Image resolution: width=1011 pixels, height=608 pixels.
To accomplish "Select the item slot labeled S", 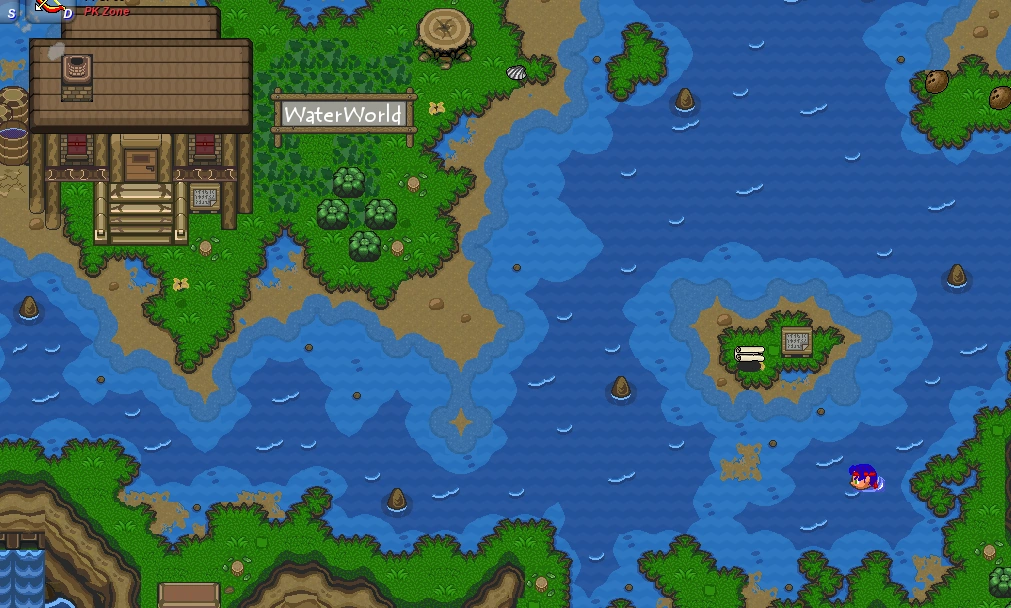I will coord(12,9).
